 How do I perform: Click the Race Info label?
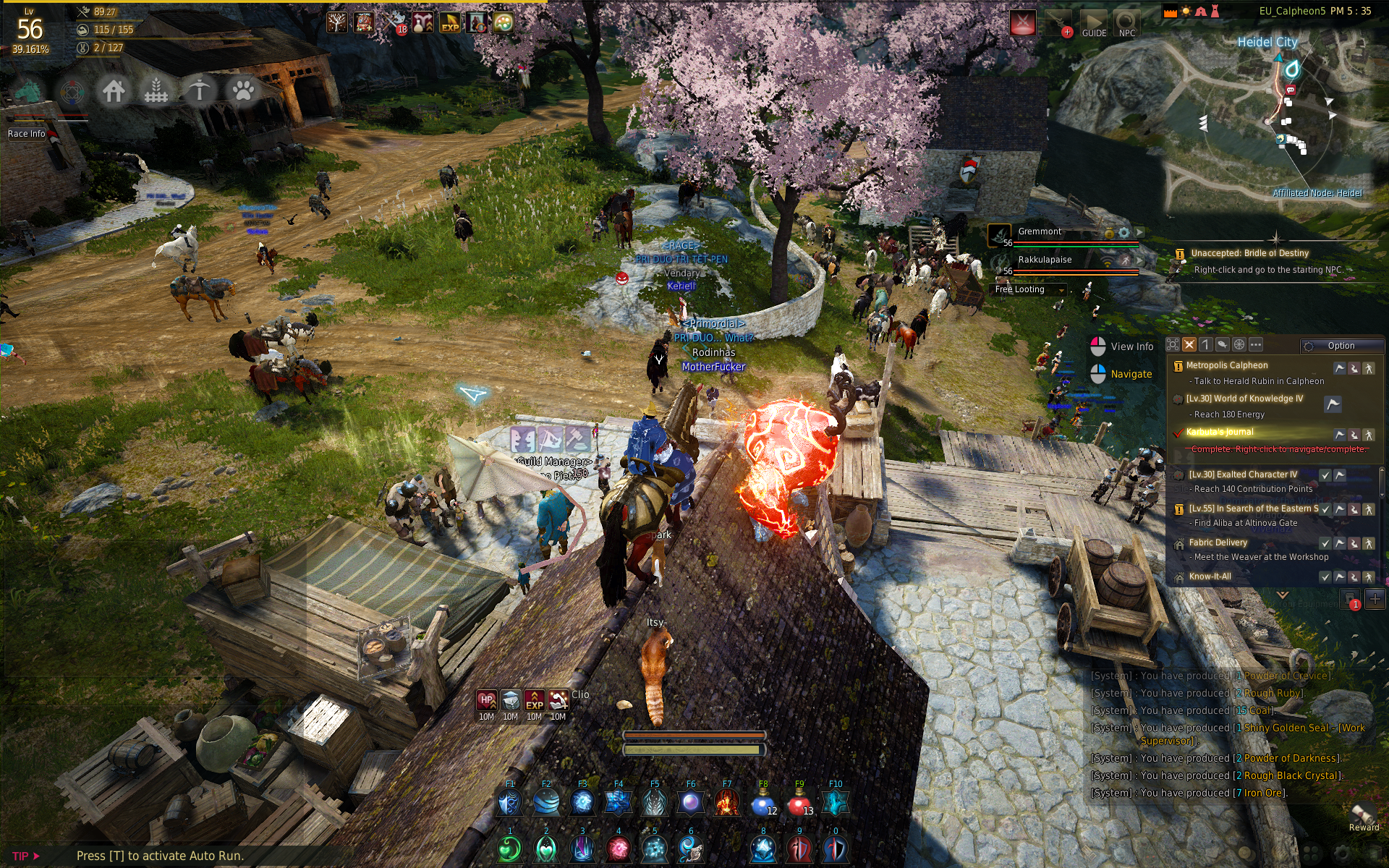point(26,134)
